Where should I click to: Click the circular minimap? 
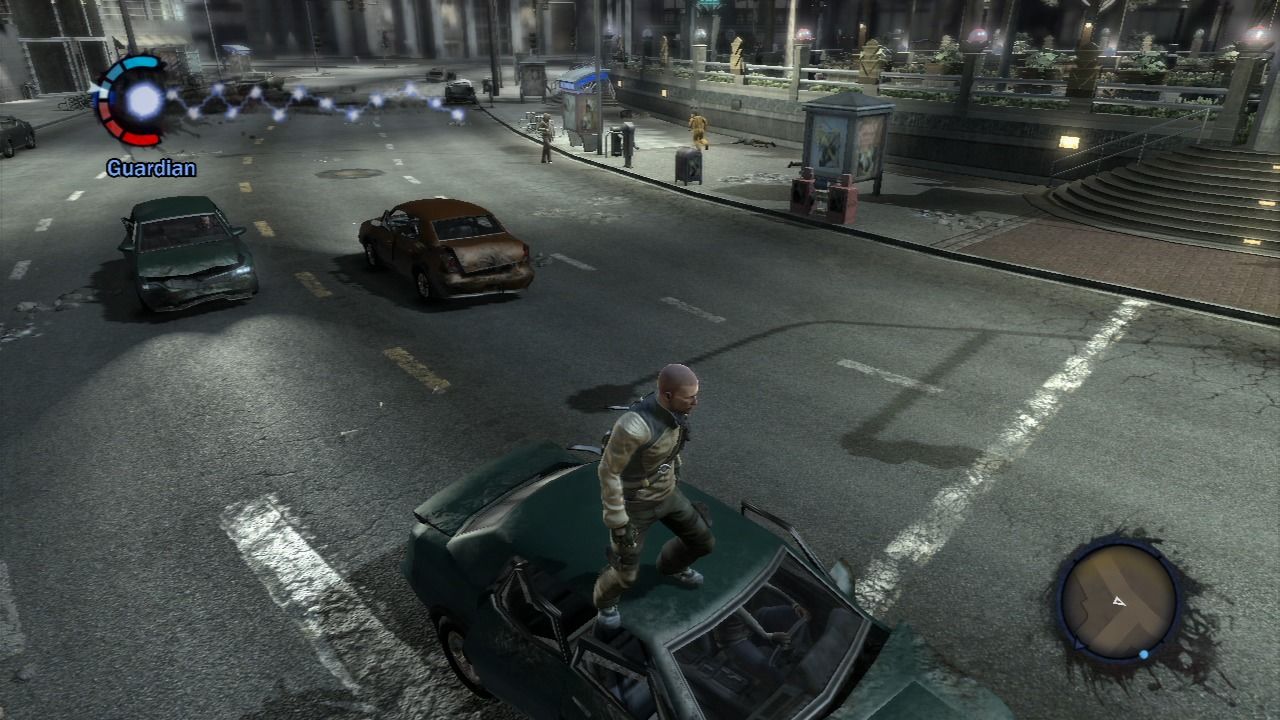[1118, 600]
